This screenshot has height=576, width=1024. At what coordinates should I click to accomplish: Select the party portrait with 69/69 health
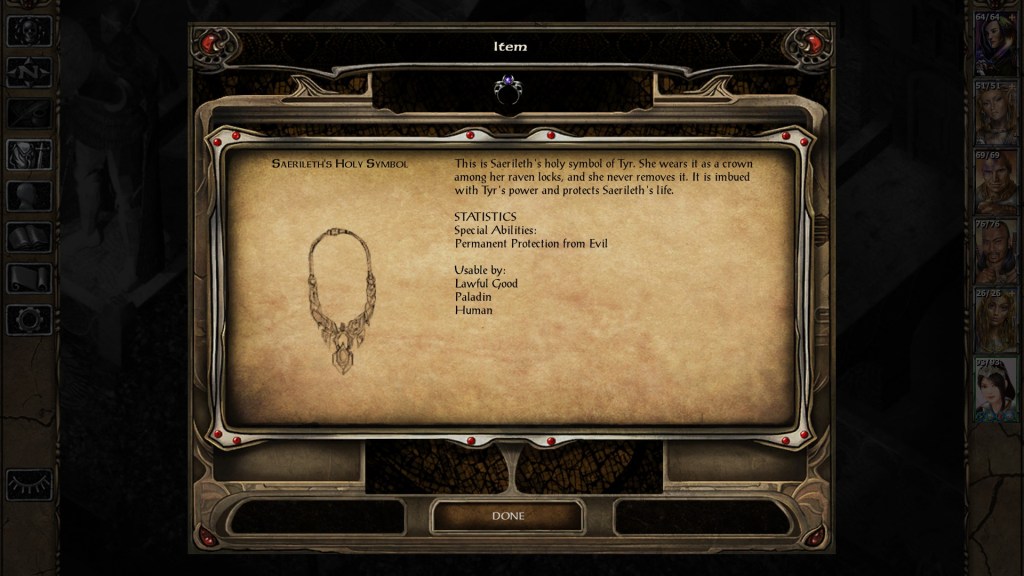tap(995, 181)
